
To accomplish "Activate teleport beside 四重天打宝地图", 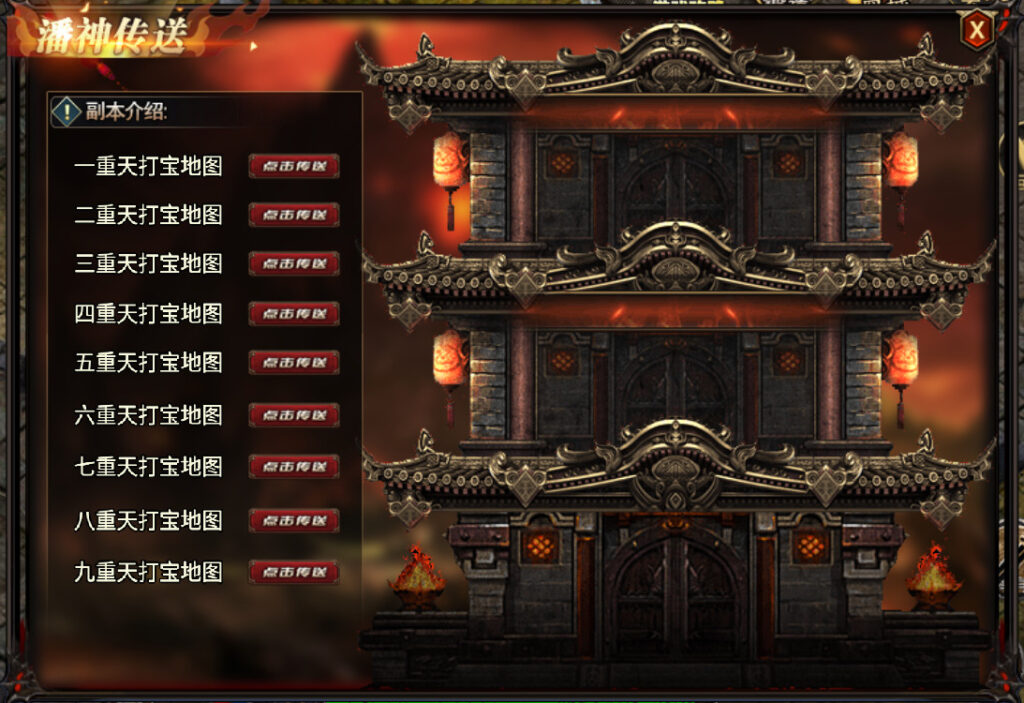I will [294, 314].
